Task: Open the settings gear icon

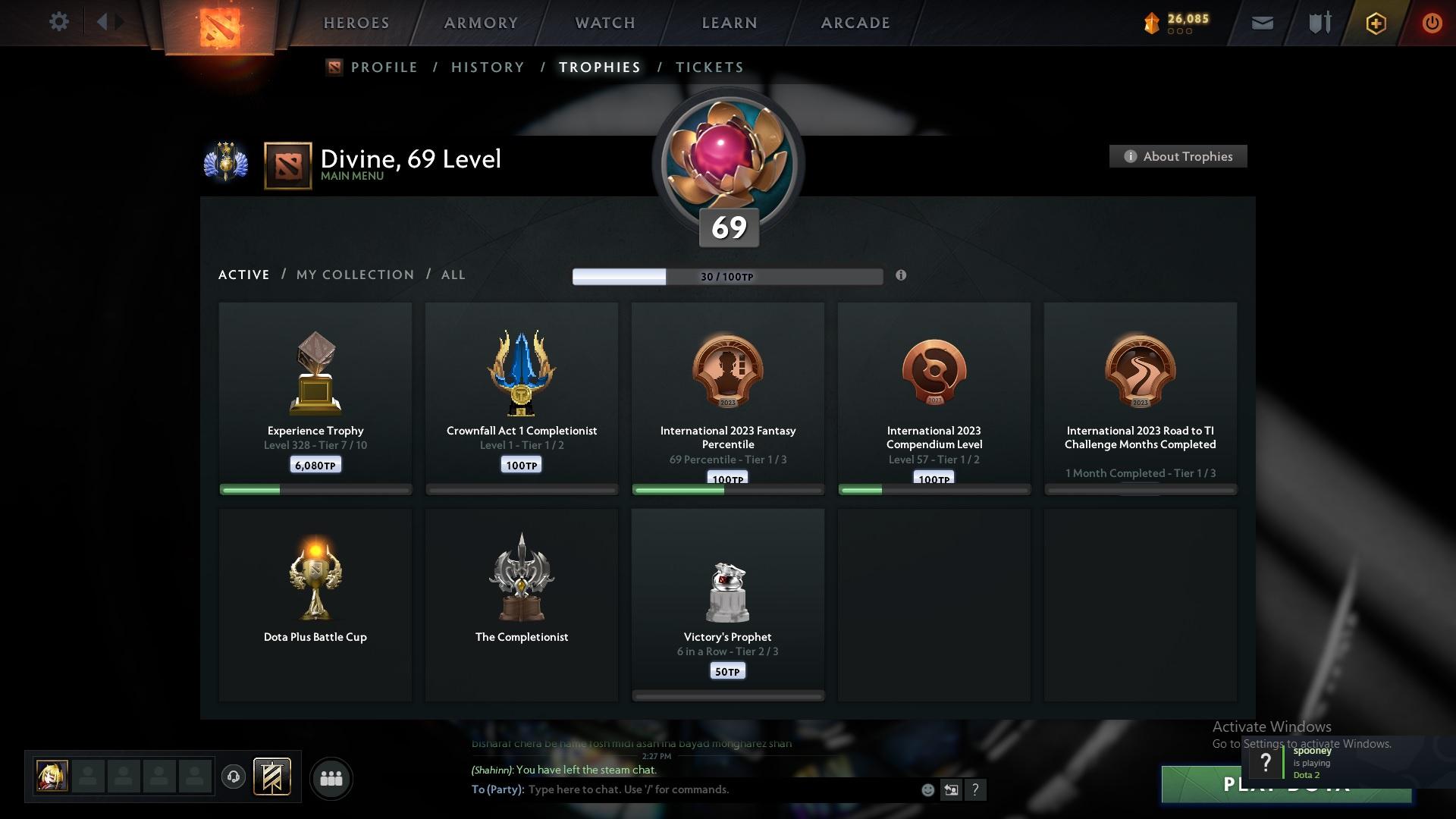Action: tap(59, 22)
